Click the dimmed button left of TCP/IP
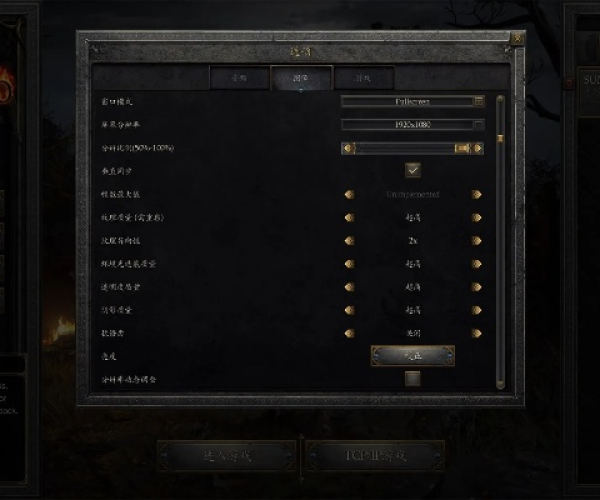Viewport: 600px width, 500px height. tap(226, 456)
